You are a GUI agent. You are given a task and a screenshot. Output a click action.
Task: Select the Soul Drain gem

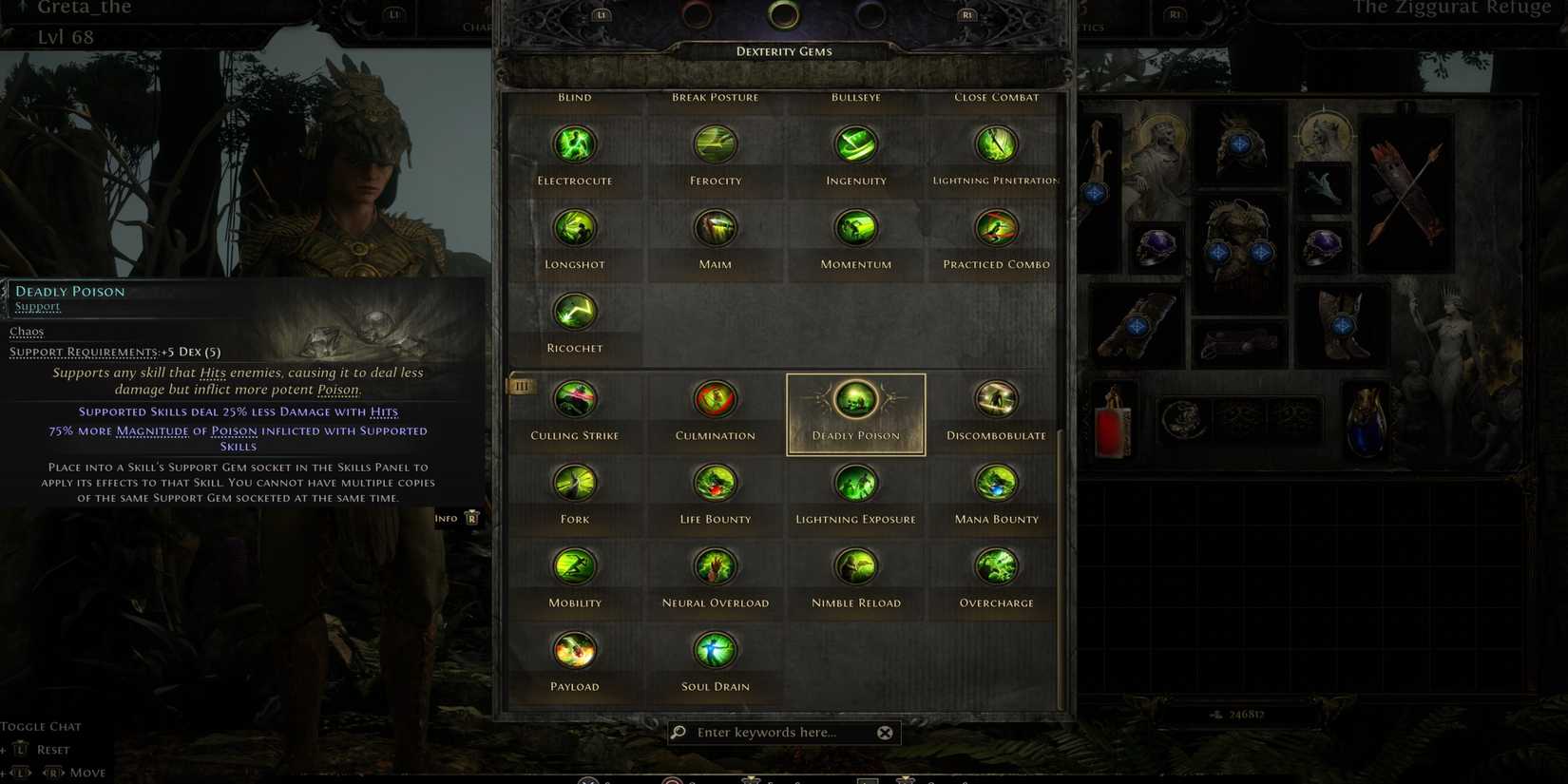(x=715, y=650)
